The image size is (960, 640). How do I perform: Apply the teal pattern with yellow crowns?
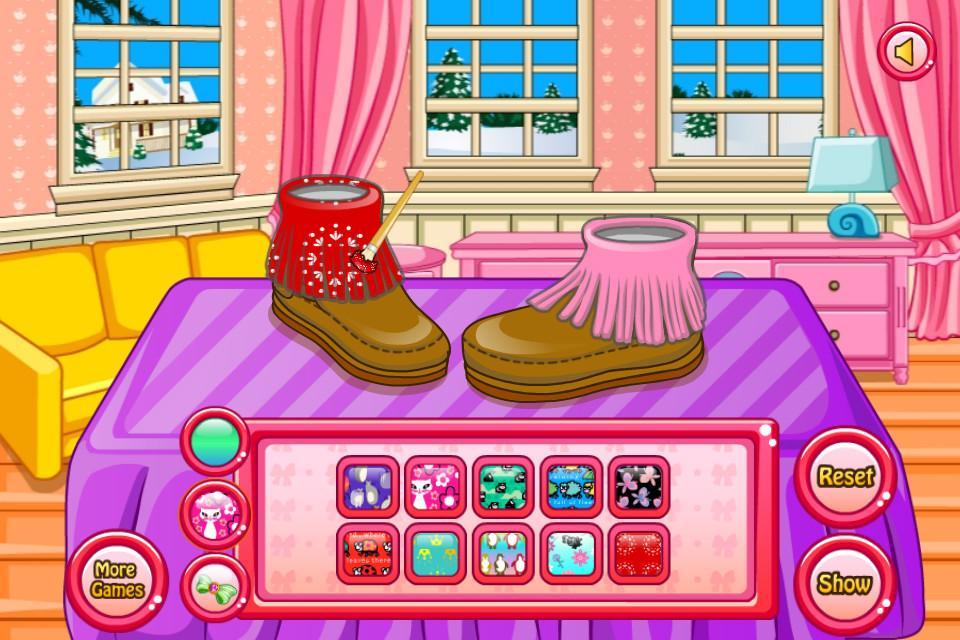(x=435, y=553)
